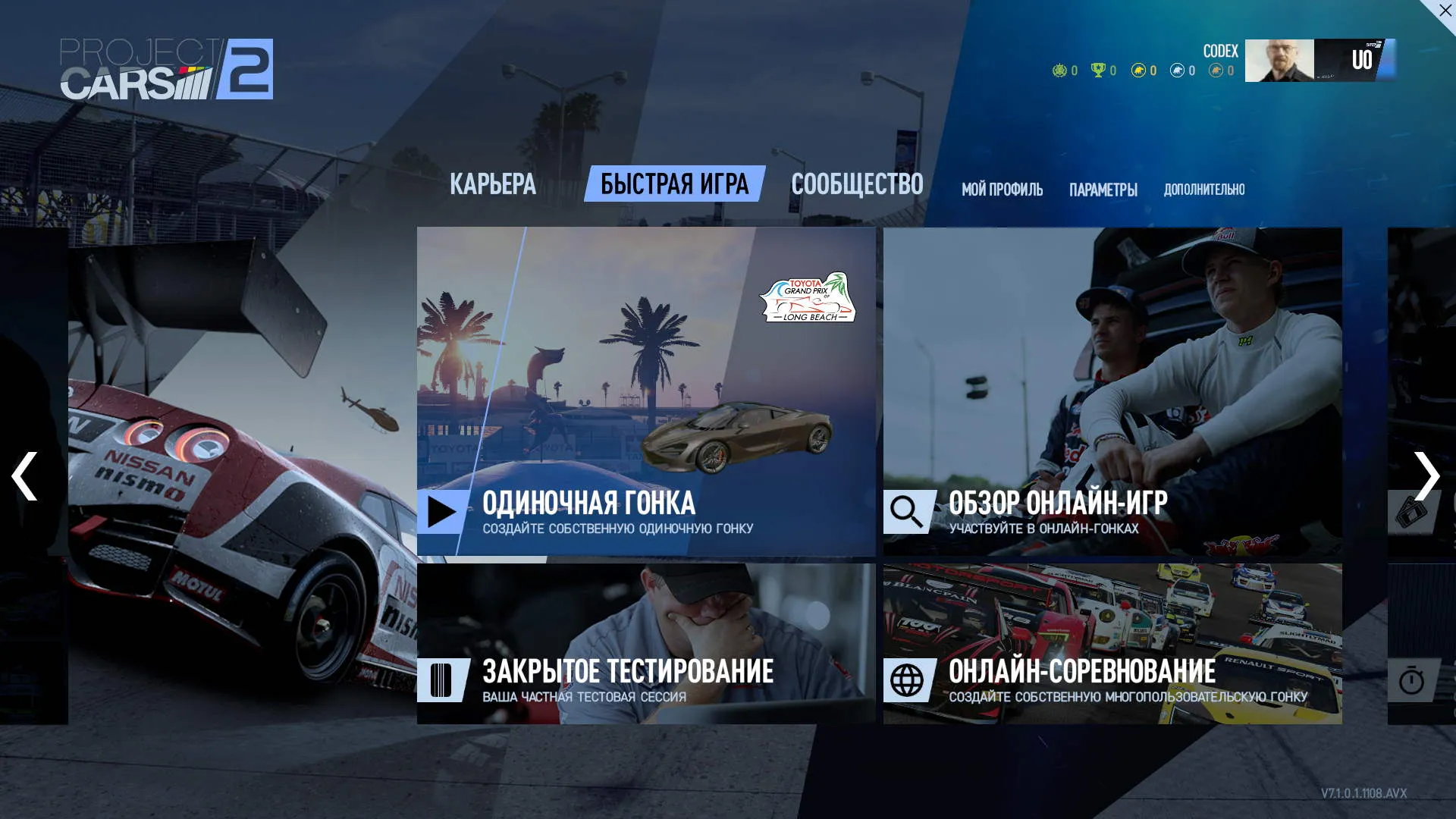Start ОДИНОЧНАЯ ГОНКА single race
Viewport: 1456px width, 819px height.
click(646, 391)
